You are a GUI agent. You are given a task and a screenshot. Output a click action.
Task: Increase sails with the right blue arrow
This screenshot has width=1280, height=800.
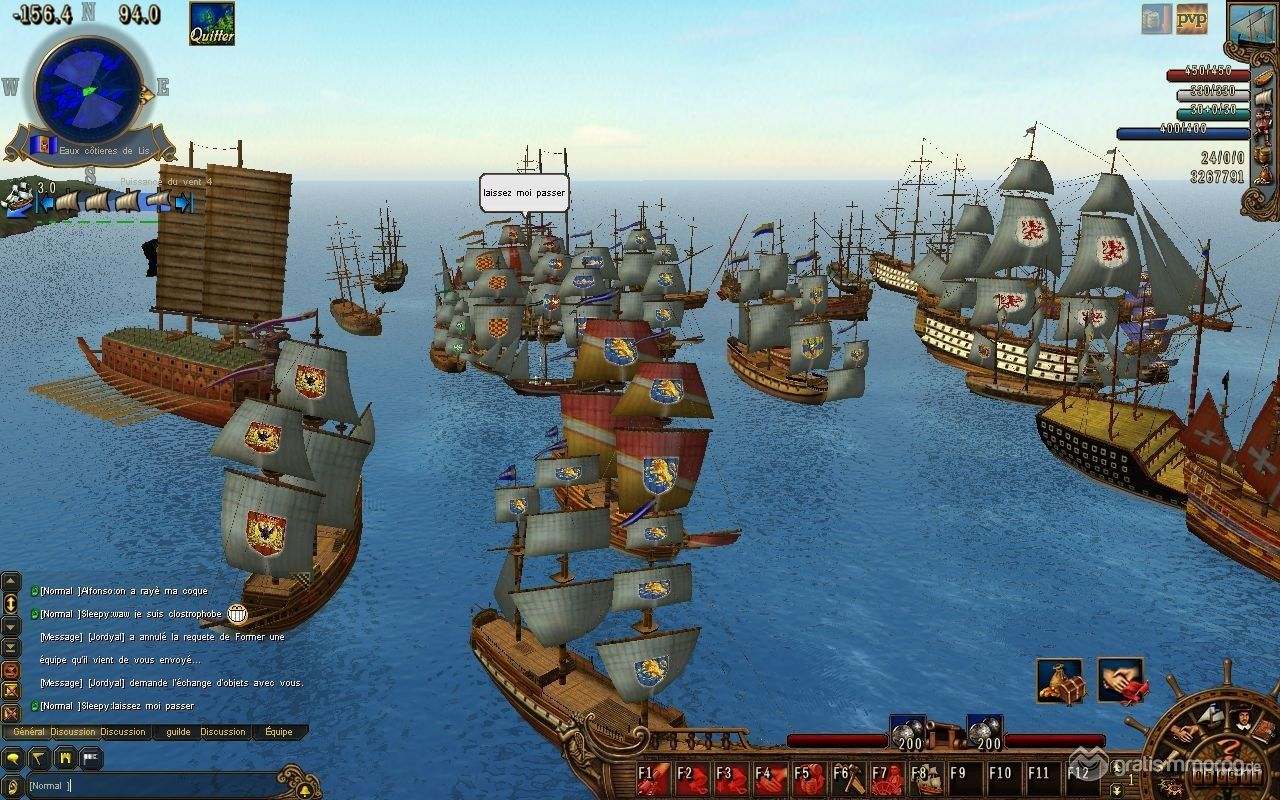tap(183, 203)
